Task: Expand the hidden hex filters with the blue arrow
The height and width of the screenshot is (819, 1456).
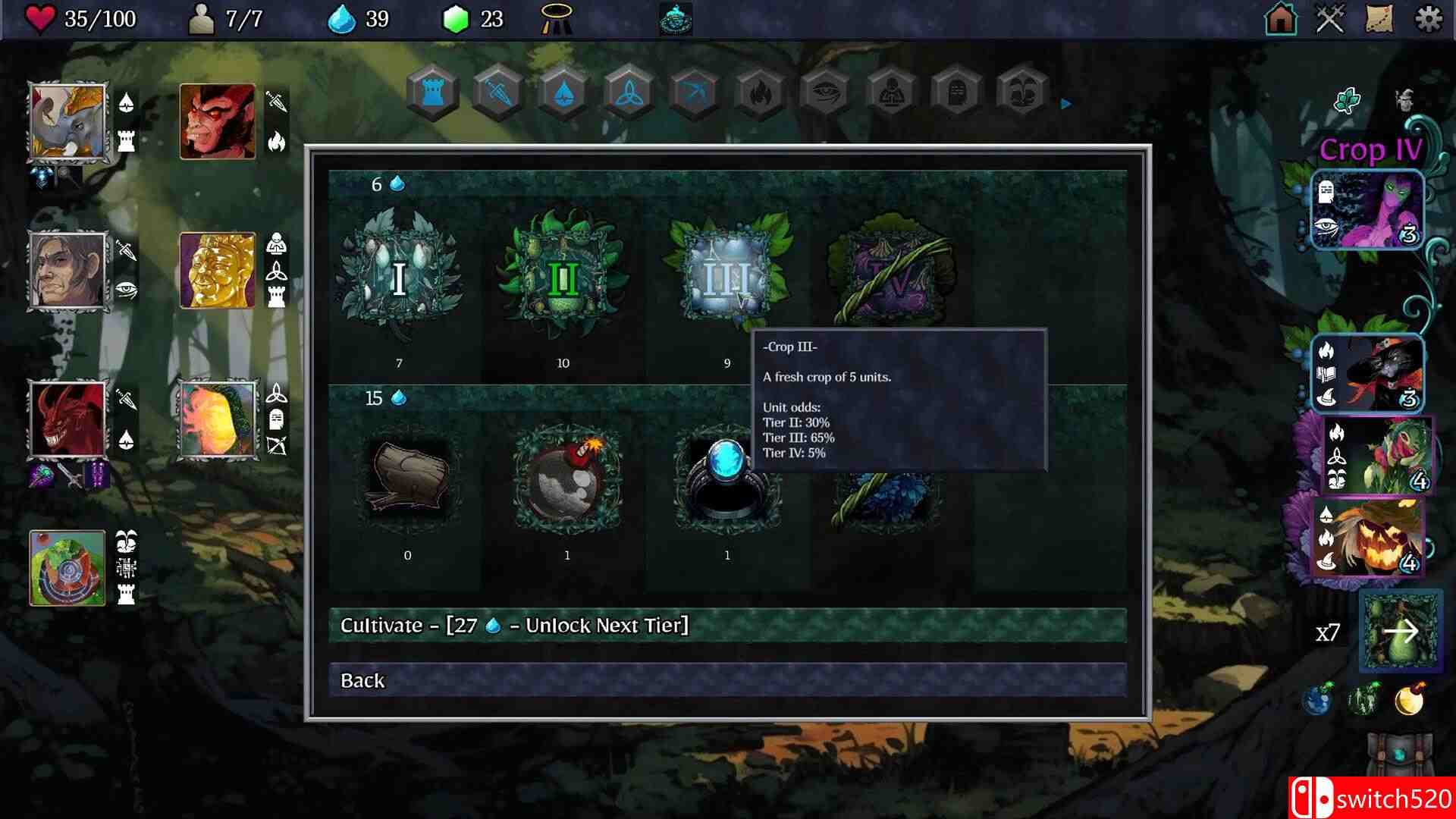Action: tap(1065, 104)
